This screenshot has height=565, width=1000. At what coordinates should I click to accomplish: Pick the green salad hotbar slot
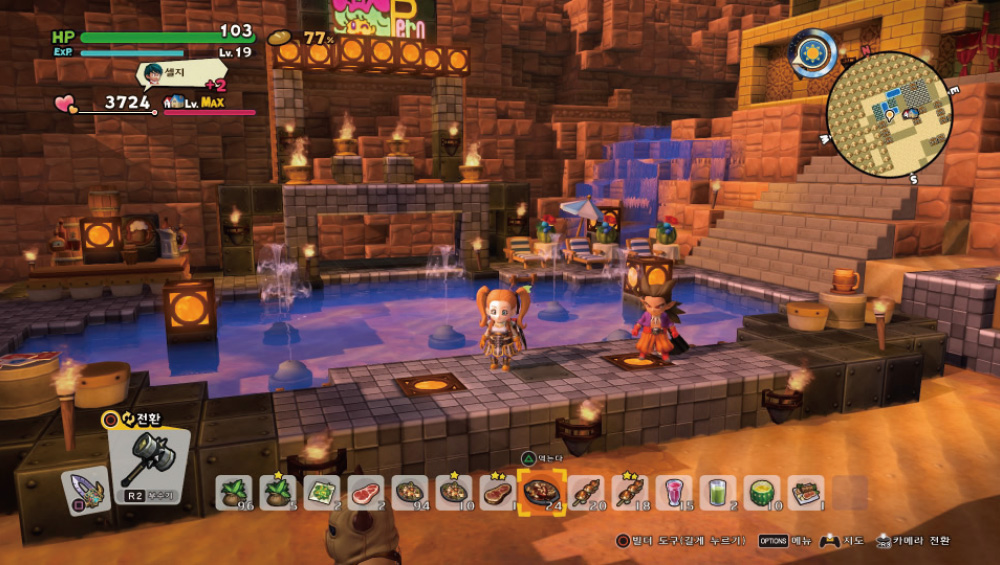click(322, 492)
